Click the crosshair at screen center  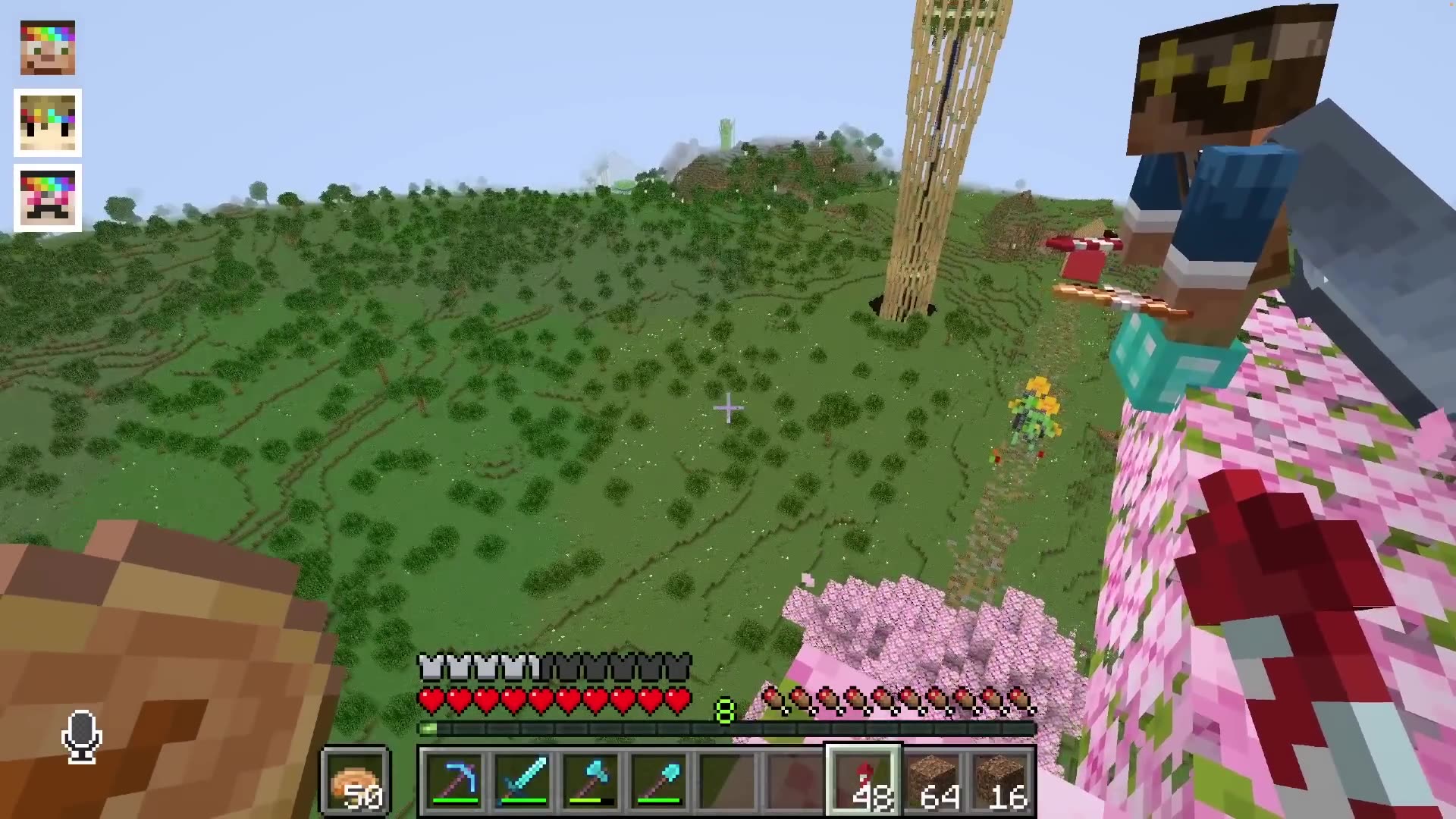click(x=728, y=409)
